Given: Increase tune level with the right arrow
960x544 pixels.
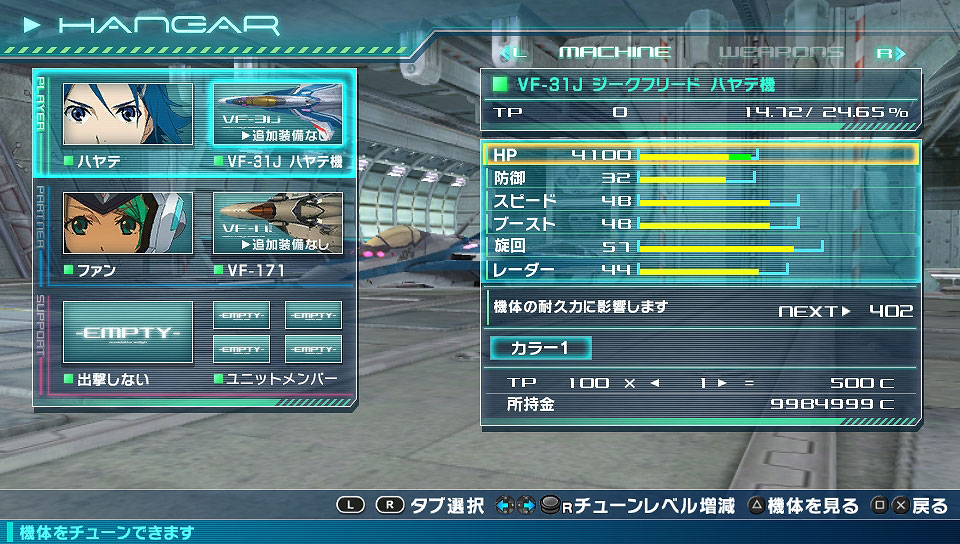Looking at the screenshot, I should tap(722, 382).
